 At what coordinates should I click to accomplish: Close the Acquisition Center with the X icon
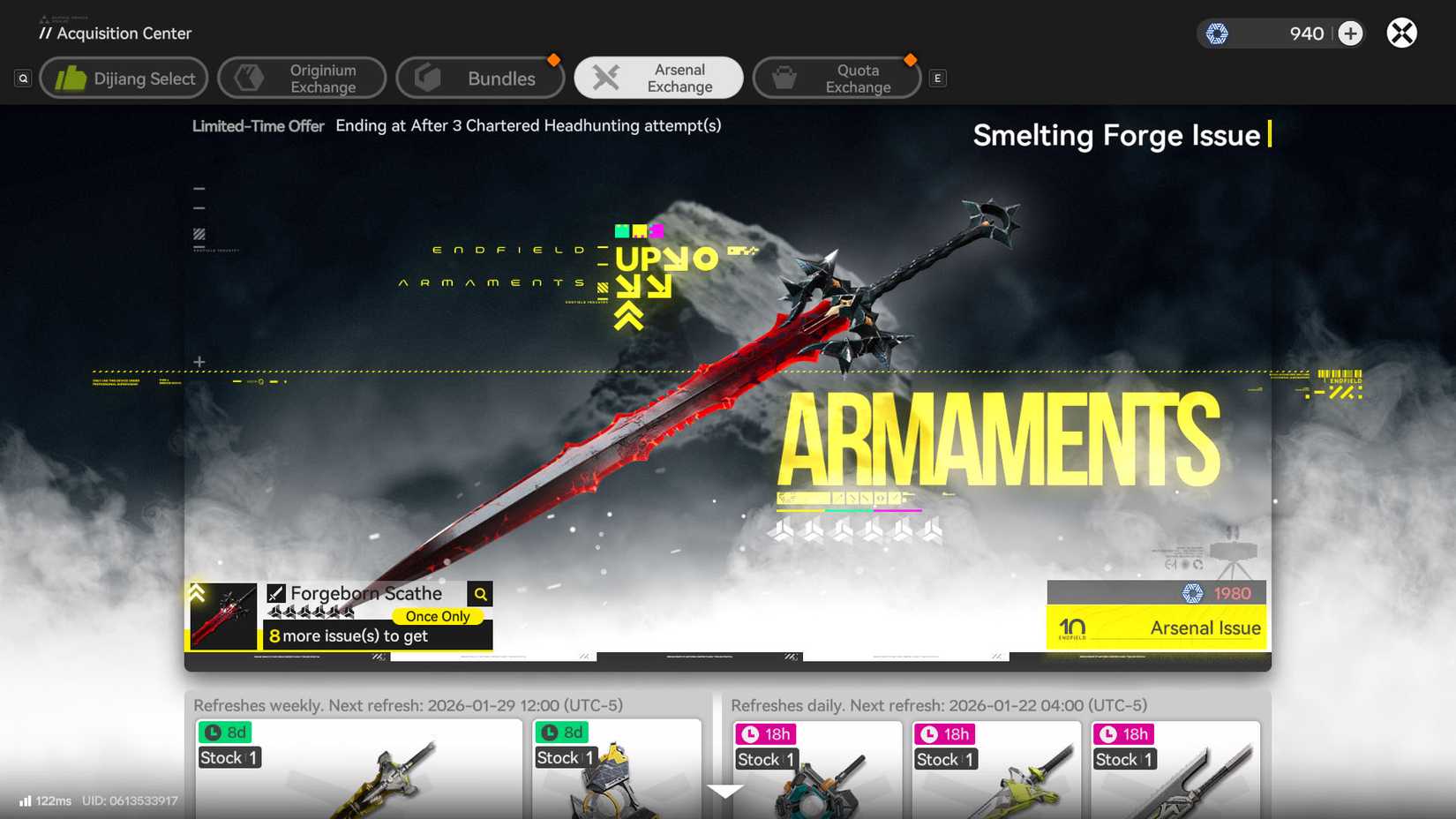(1401, 33)
